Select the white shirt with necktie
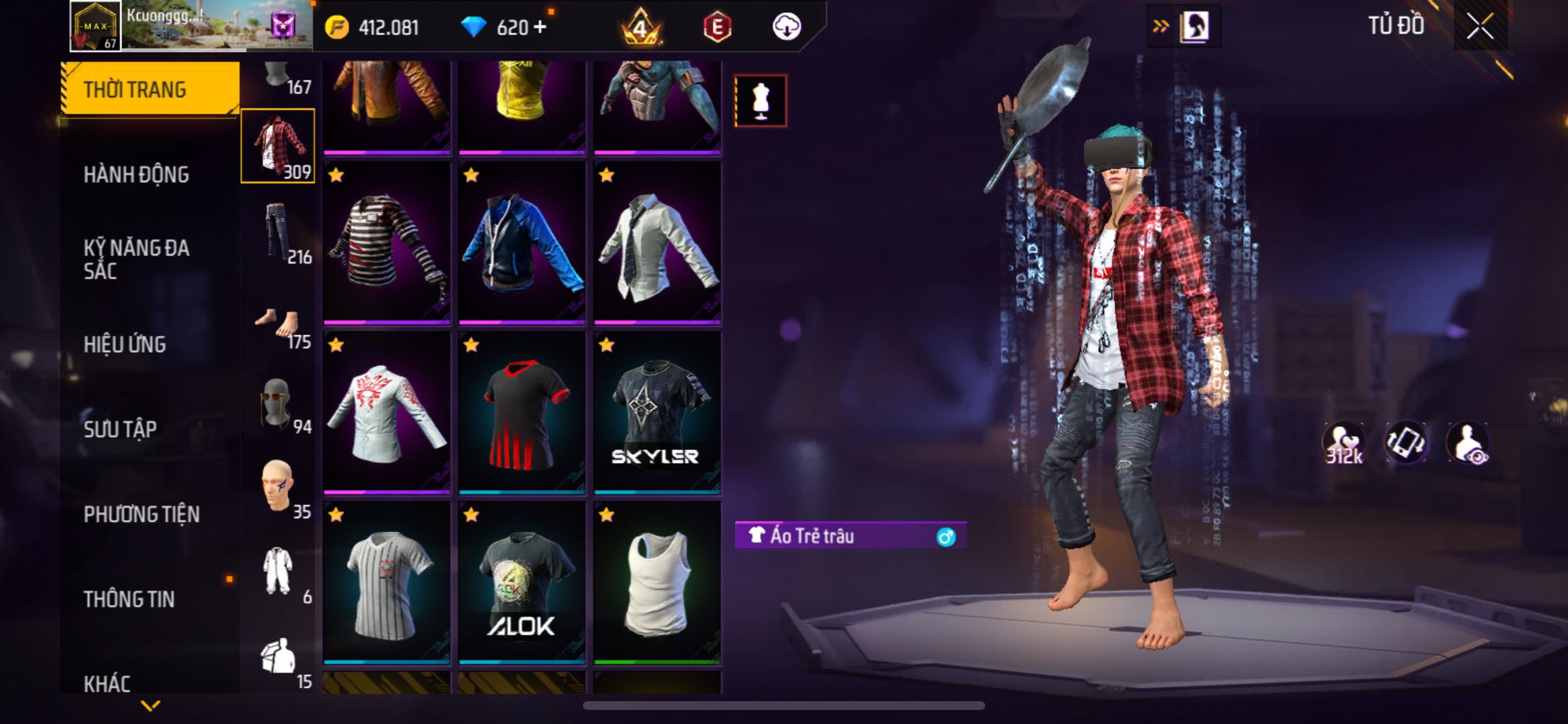 (x=657, y=243)
